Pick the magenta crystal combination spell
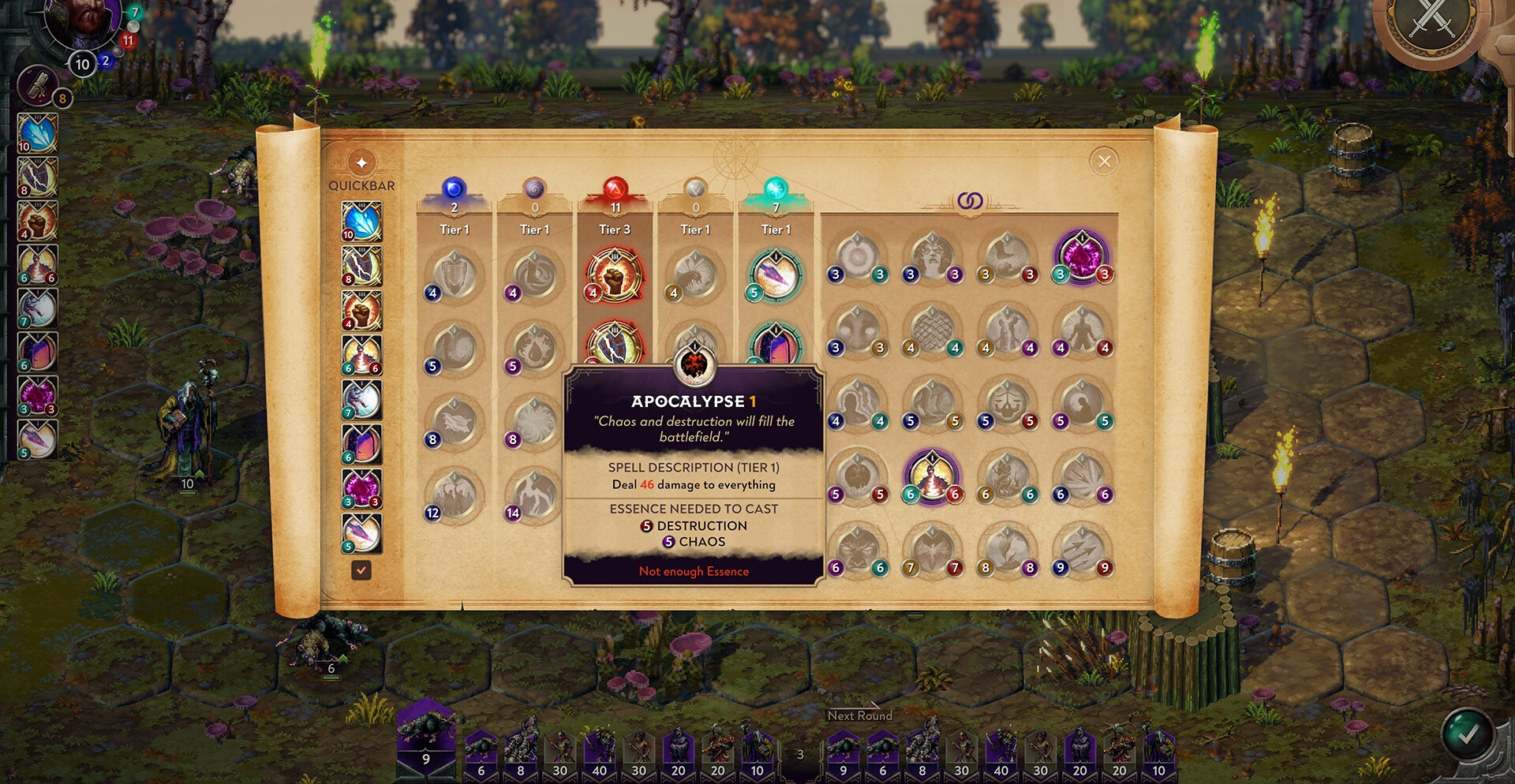This screenshot has width=1515, height=784. [x=1082, y=256]
